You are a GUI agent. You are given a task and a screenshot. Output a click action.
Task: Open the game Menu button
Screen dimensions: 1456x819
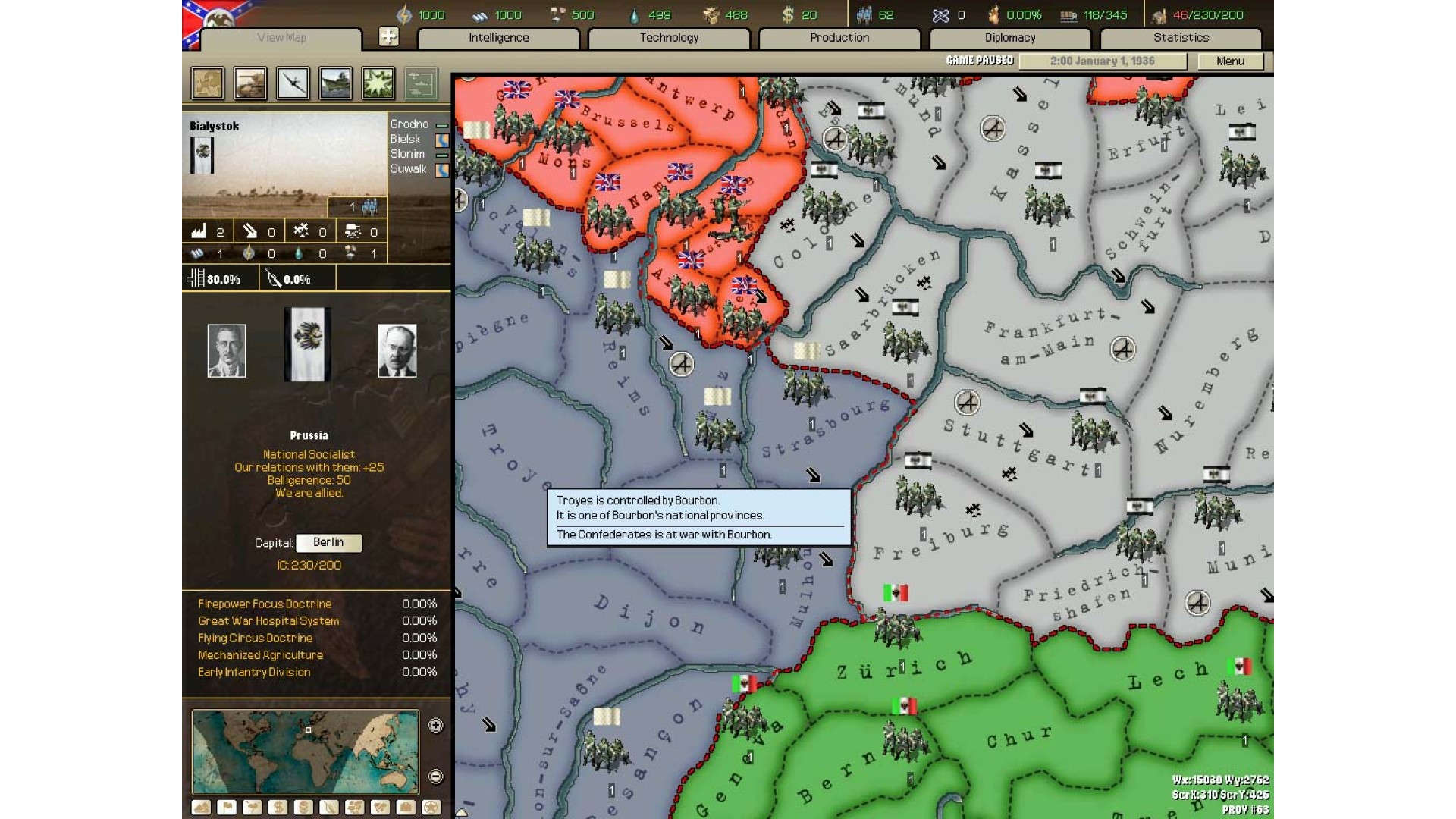pyautogui.click(x=1230, y=61)
